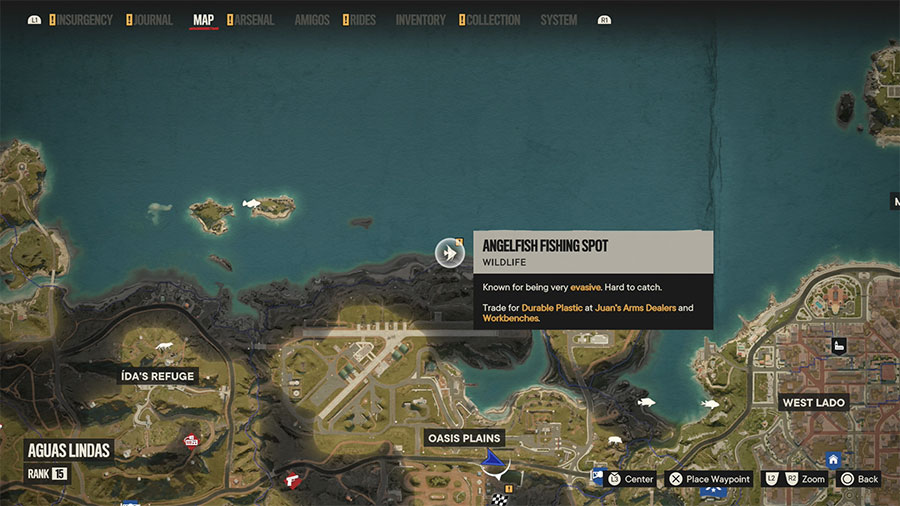Click the blue player arrow near Oasis Plains
Viewport: 900px width, 506px height.
point(491,459)
